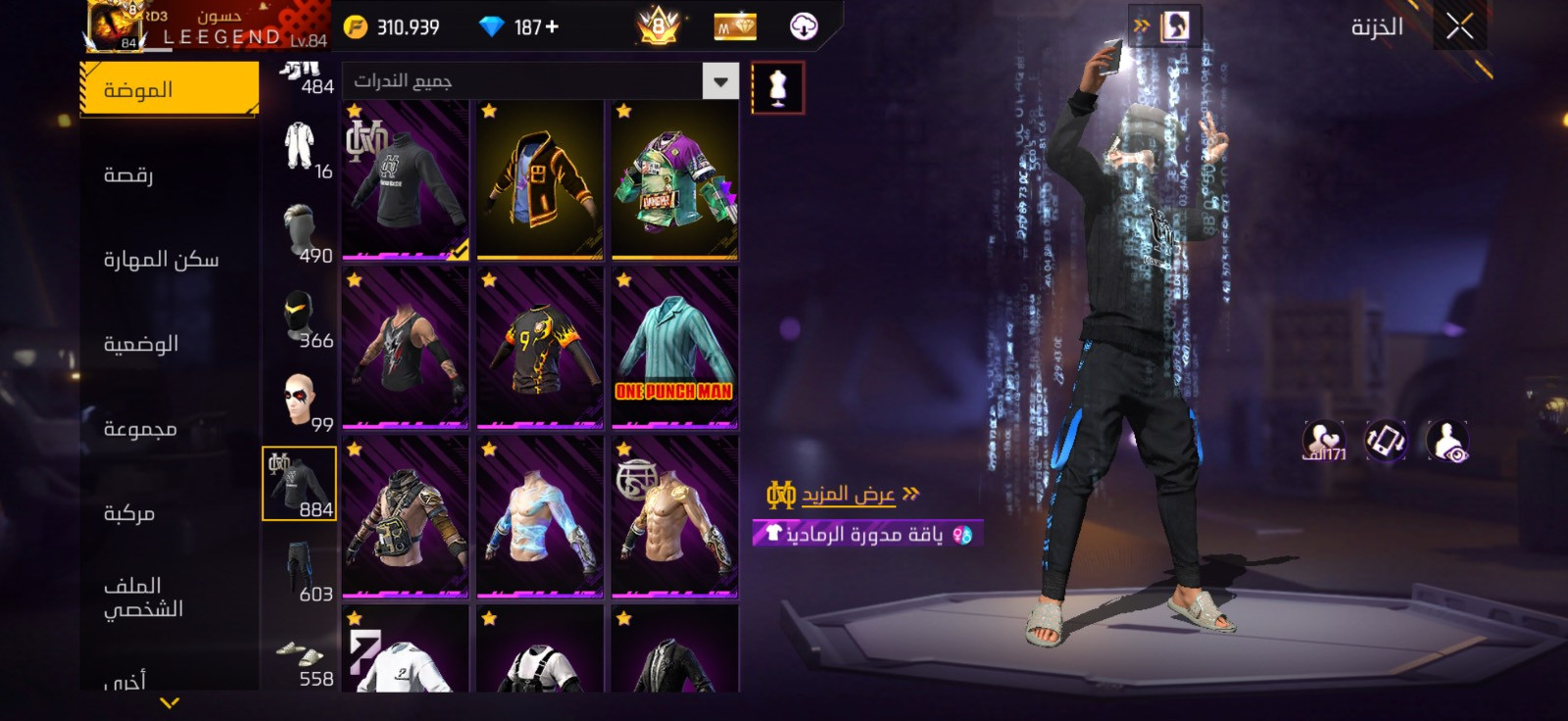
Task: Go to سكن المهارة skill skins tab
Action: [x=161, y=259]
